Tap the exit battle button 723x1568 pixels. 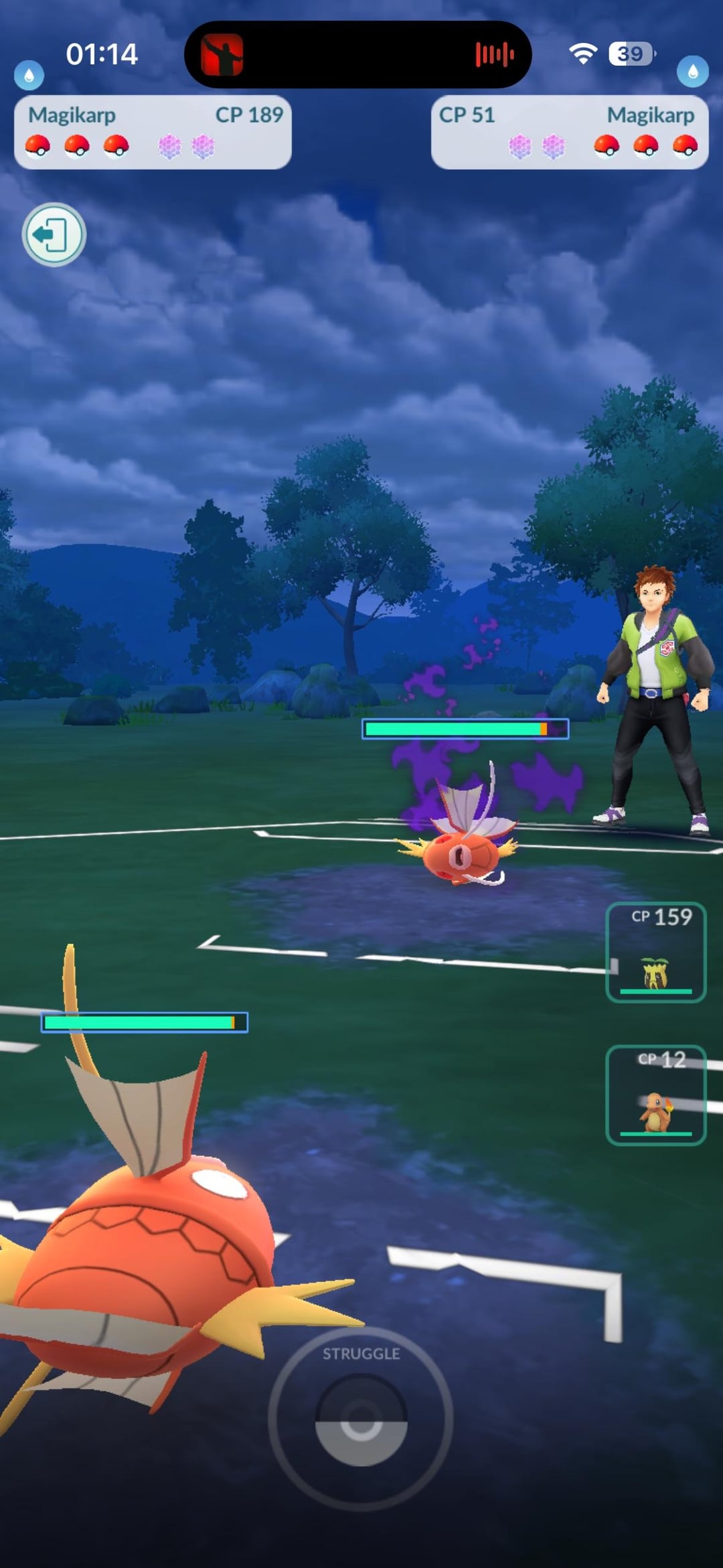54,234
